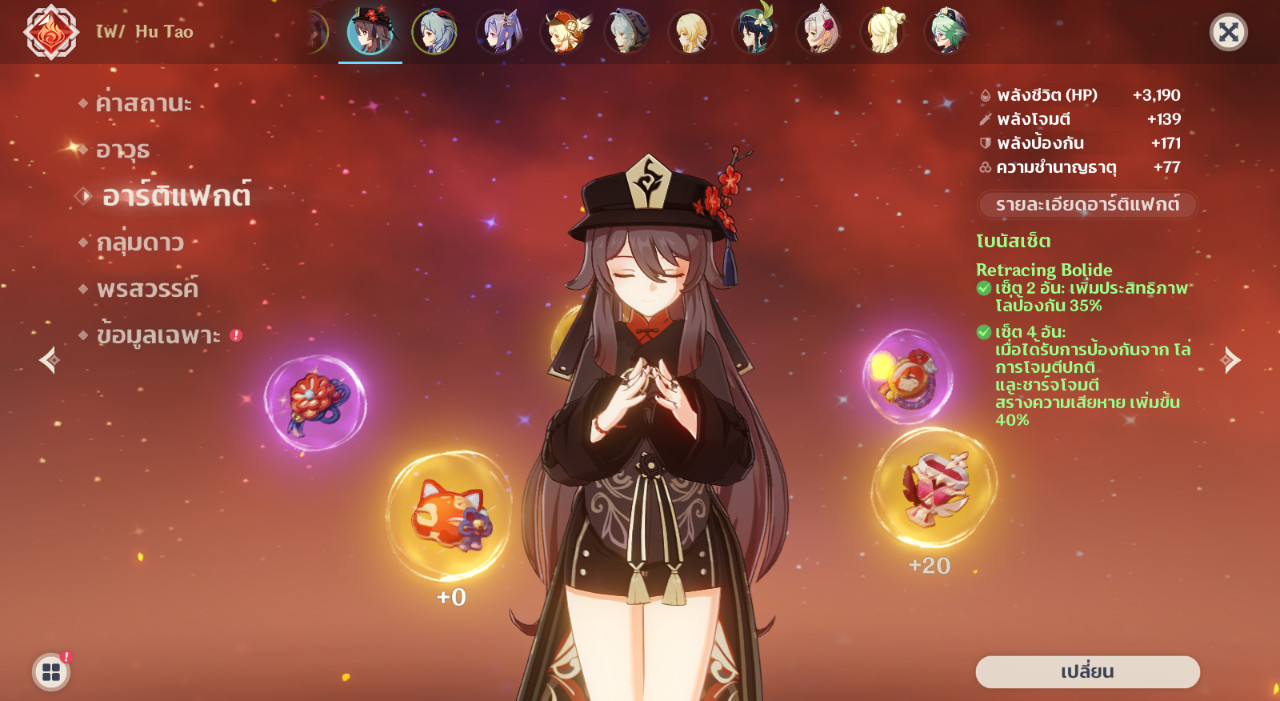
Task: Go to the กลุ่มดาว constellation menu
Action: tap(139, 243)
